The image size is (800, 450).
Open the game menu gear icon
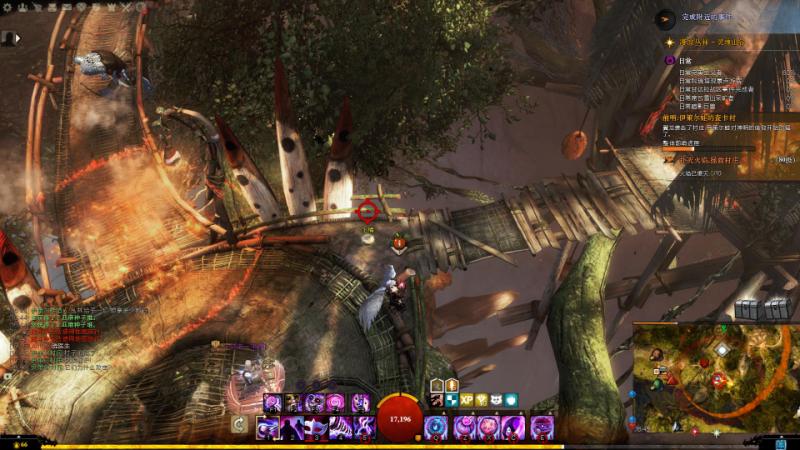tap(7, 7)
